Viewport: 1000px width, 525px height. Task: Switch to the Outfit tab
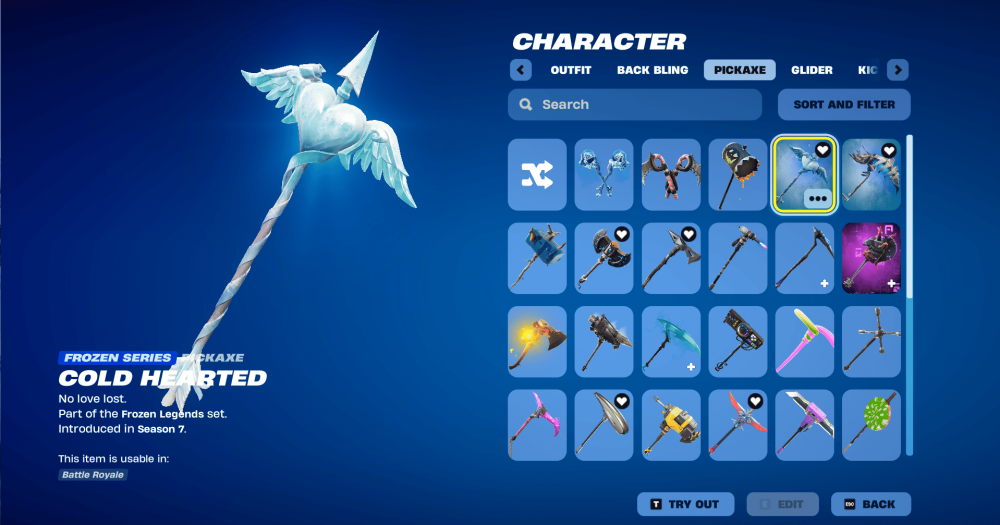point(570,70)
